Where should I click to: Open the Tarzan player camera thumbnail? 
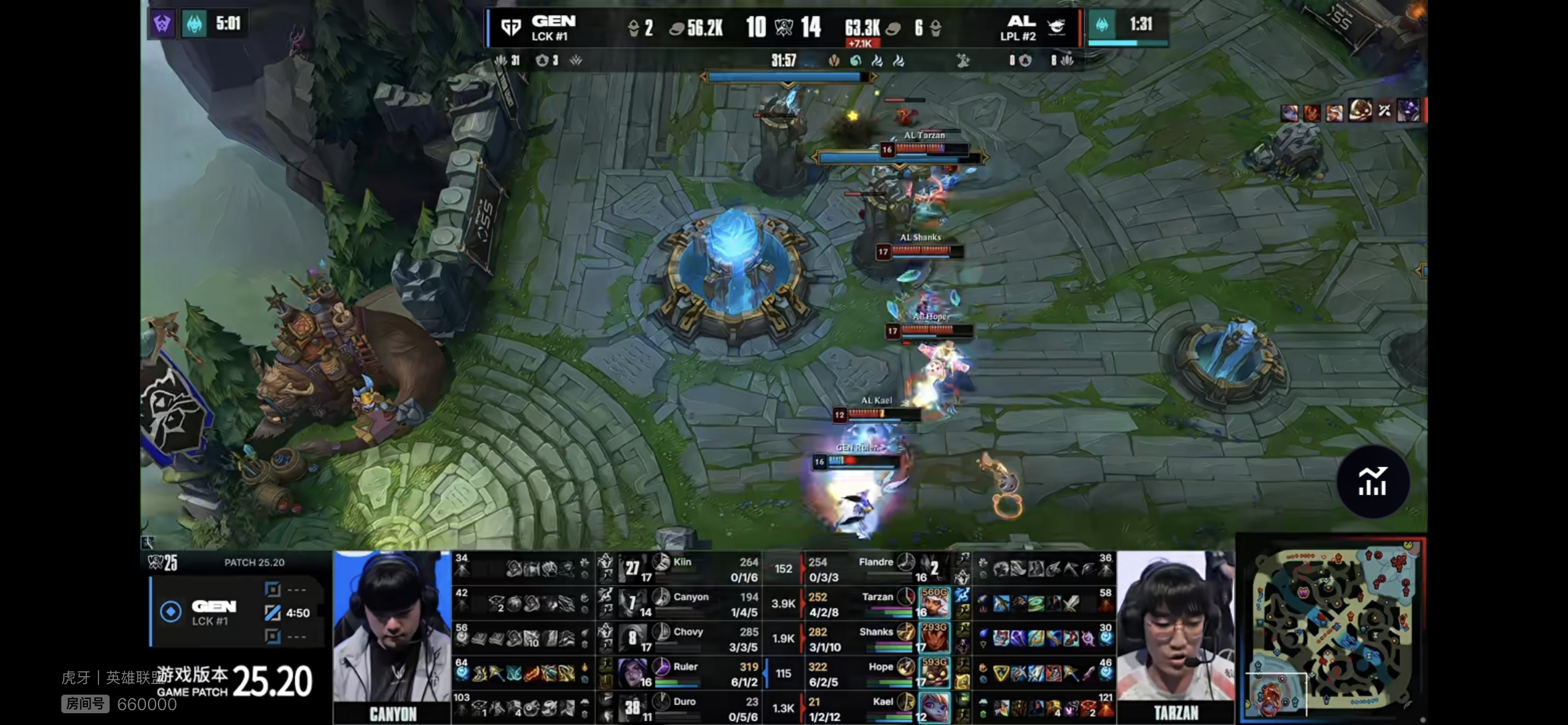pyautogui.click(x=1175, y=635)
